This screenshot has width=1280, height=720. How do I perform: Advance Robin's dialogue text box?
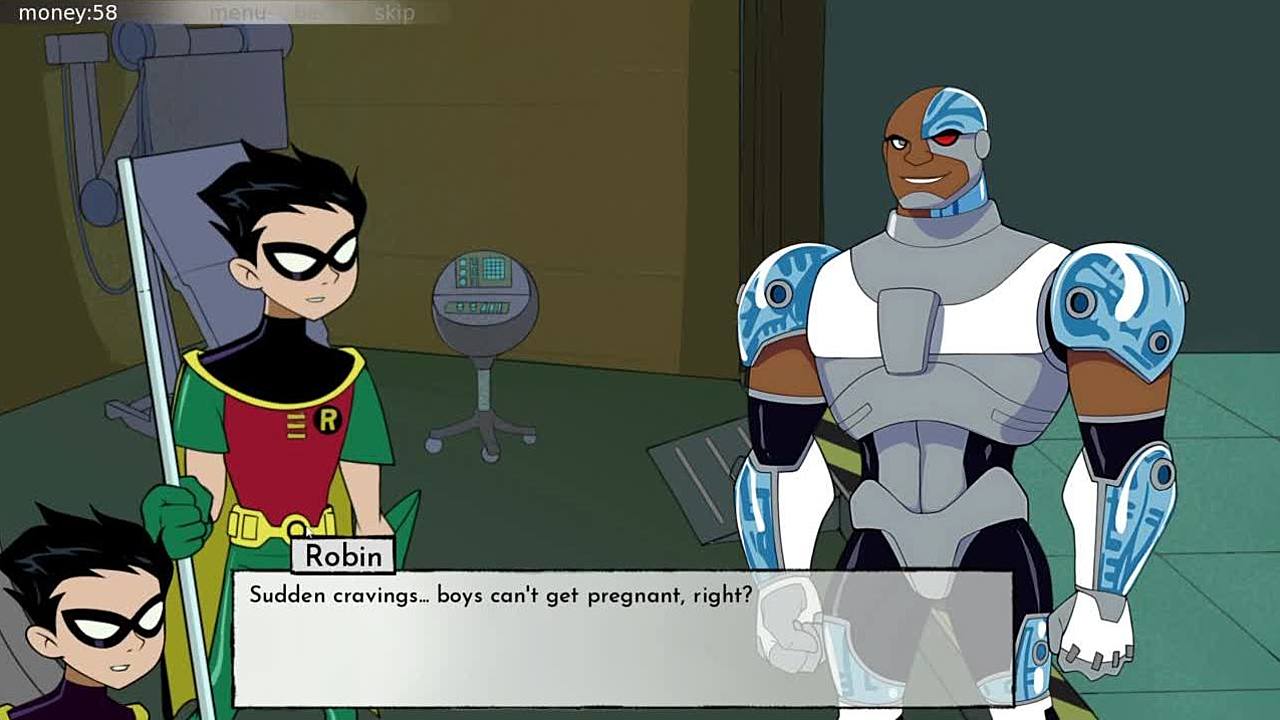pos(622,638)
